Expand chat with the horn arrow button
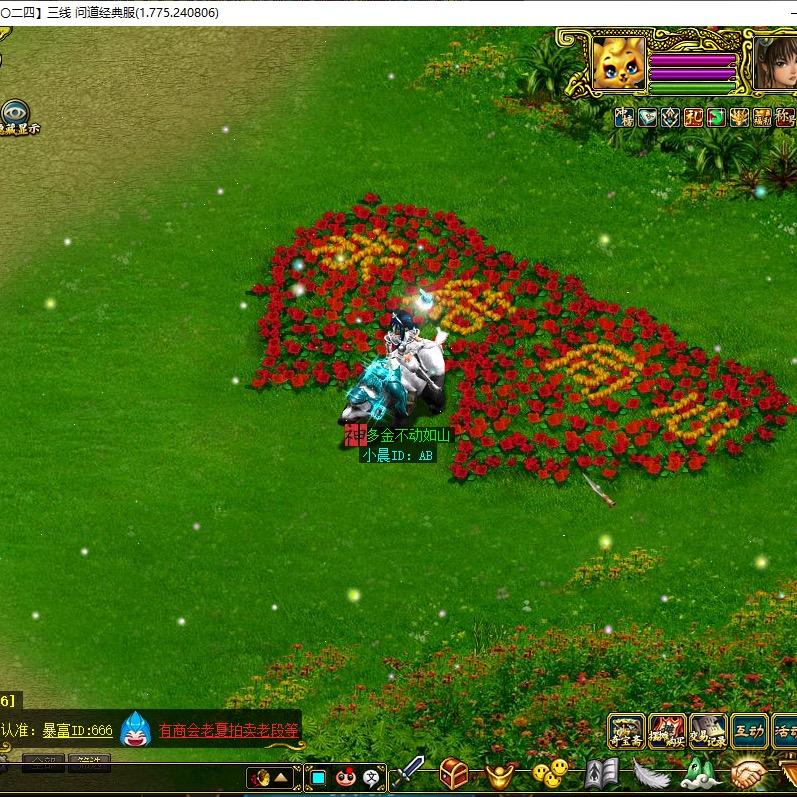The height and width of the screenshot is (797, 797). pos(270,777)
